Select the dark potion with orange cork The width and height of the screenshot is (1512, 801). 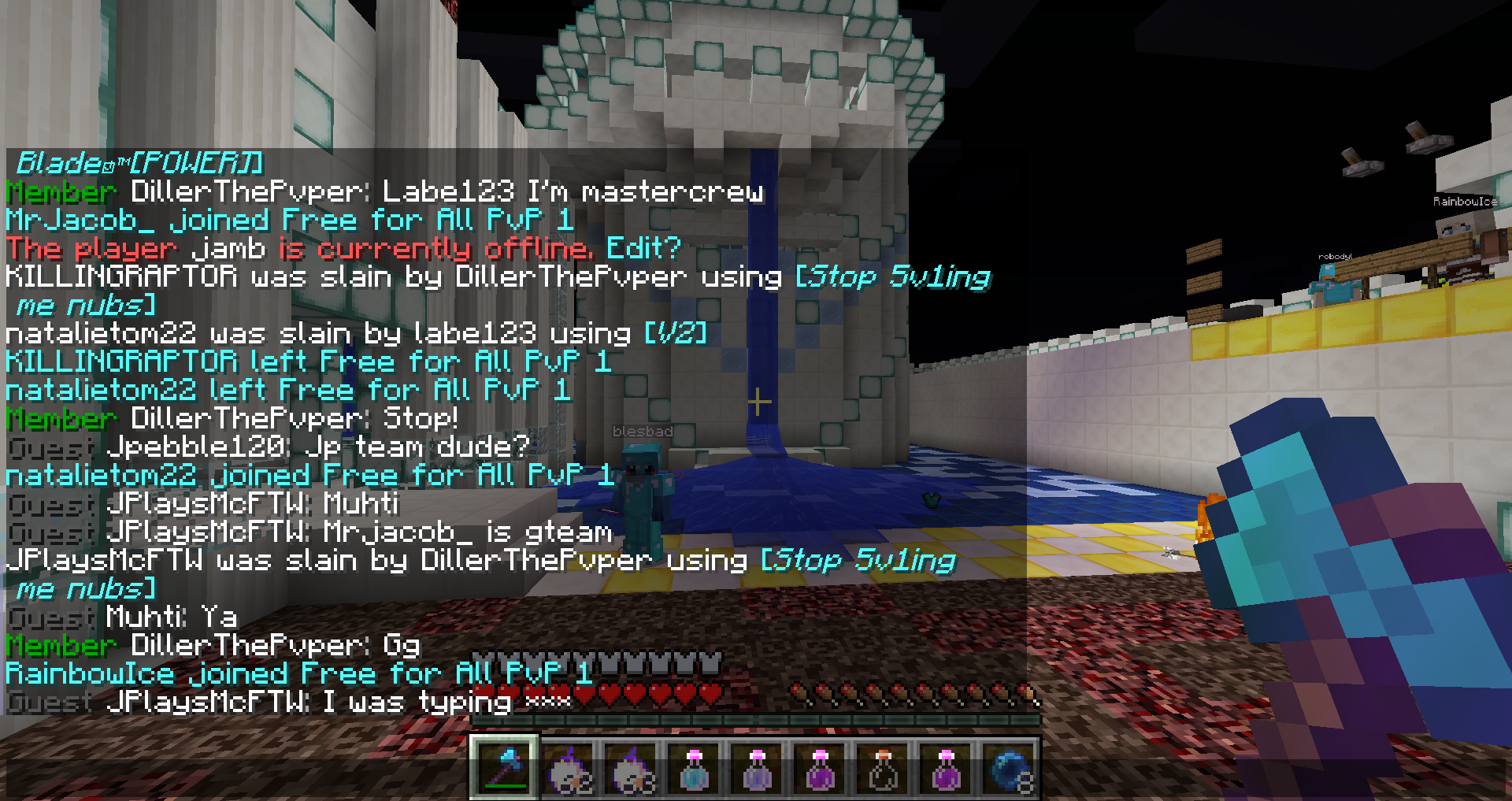coord(883,769)
